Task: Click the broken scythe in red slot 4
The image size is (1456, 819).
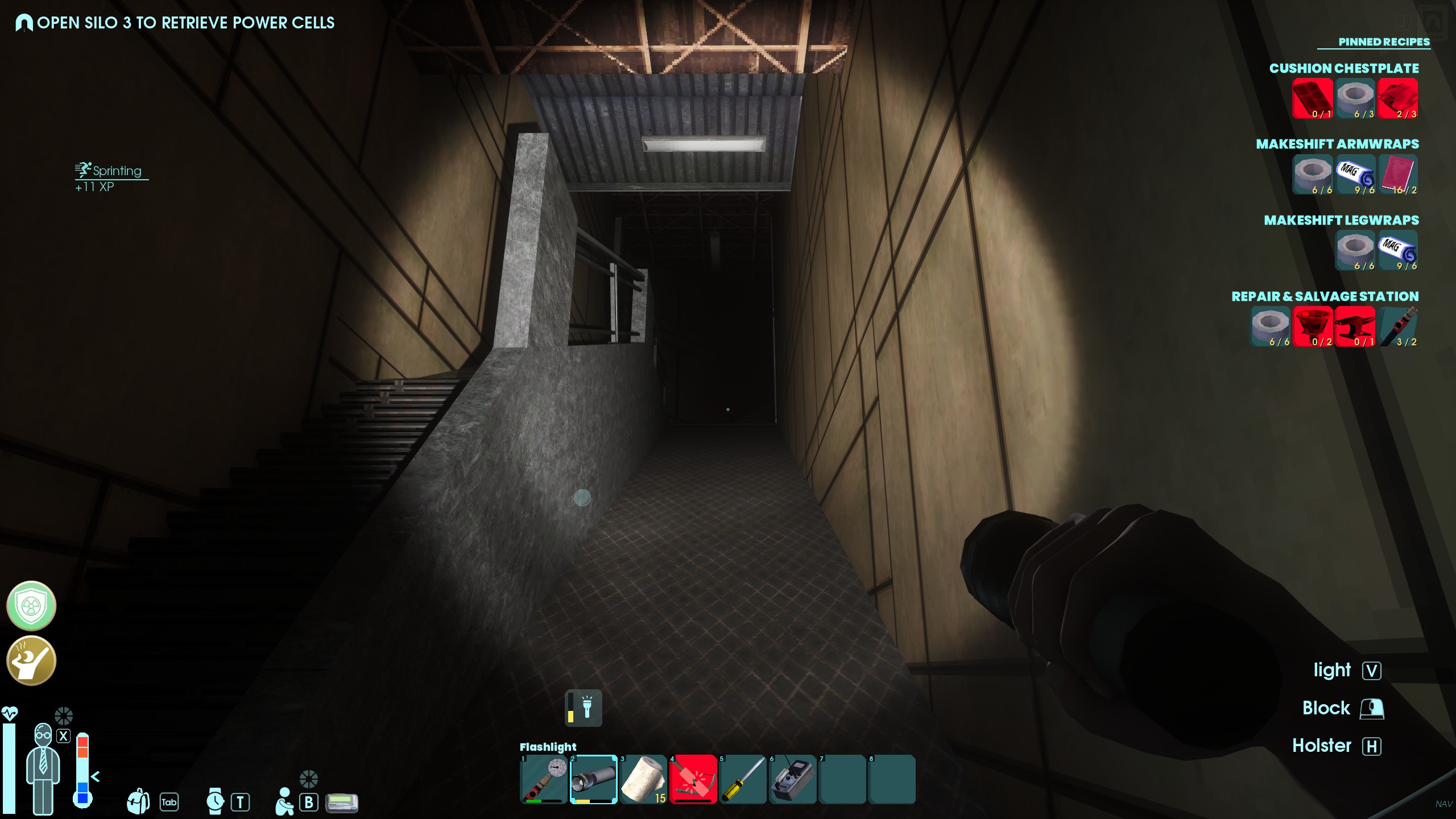Action: coord(693,780)
